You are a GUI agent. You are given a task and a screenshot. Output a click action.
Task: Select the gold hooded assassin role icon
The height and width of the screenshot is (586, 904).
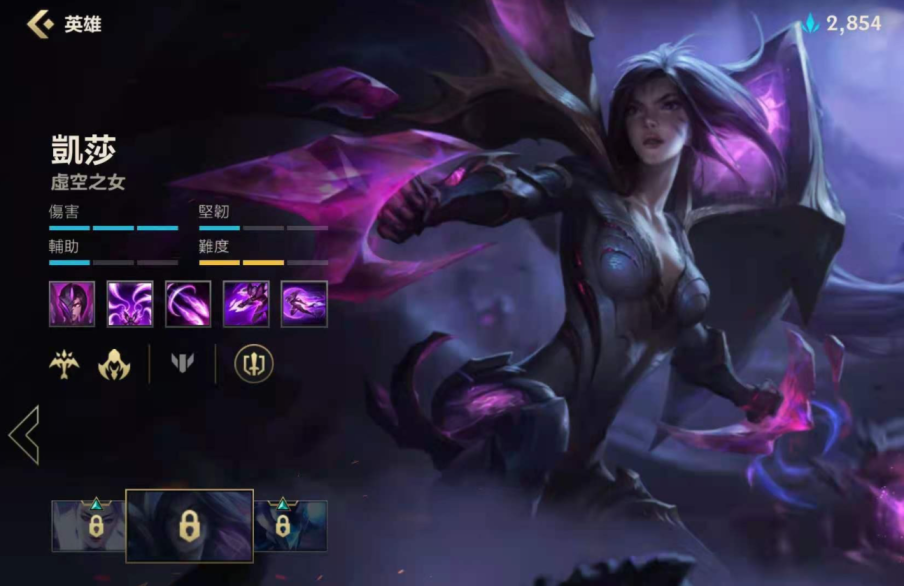click(x=113, y=364)
